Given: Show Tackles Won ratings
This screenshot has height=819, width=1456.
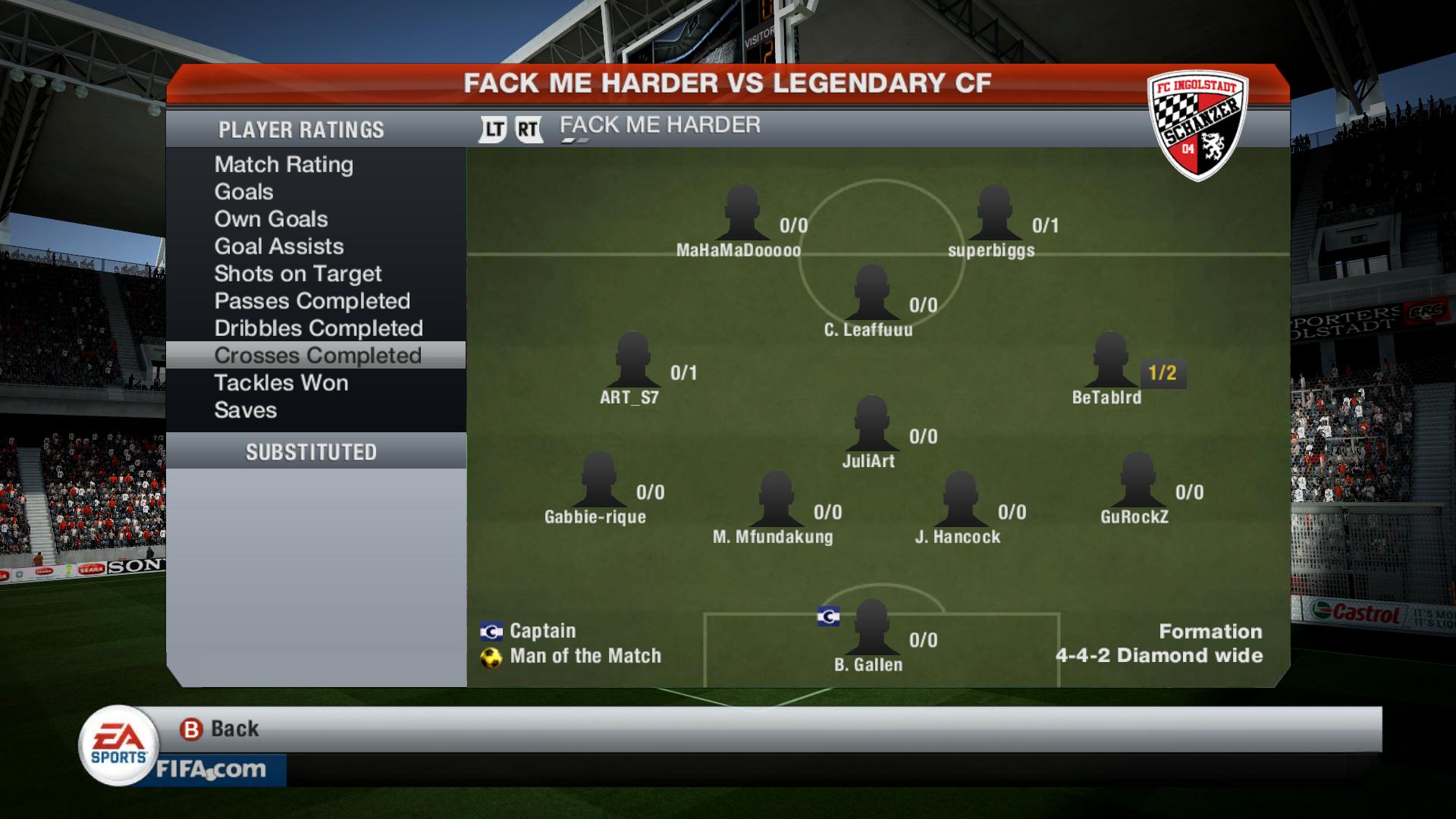Looking at the screenshot, I should pos(281,383).
